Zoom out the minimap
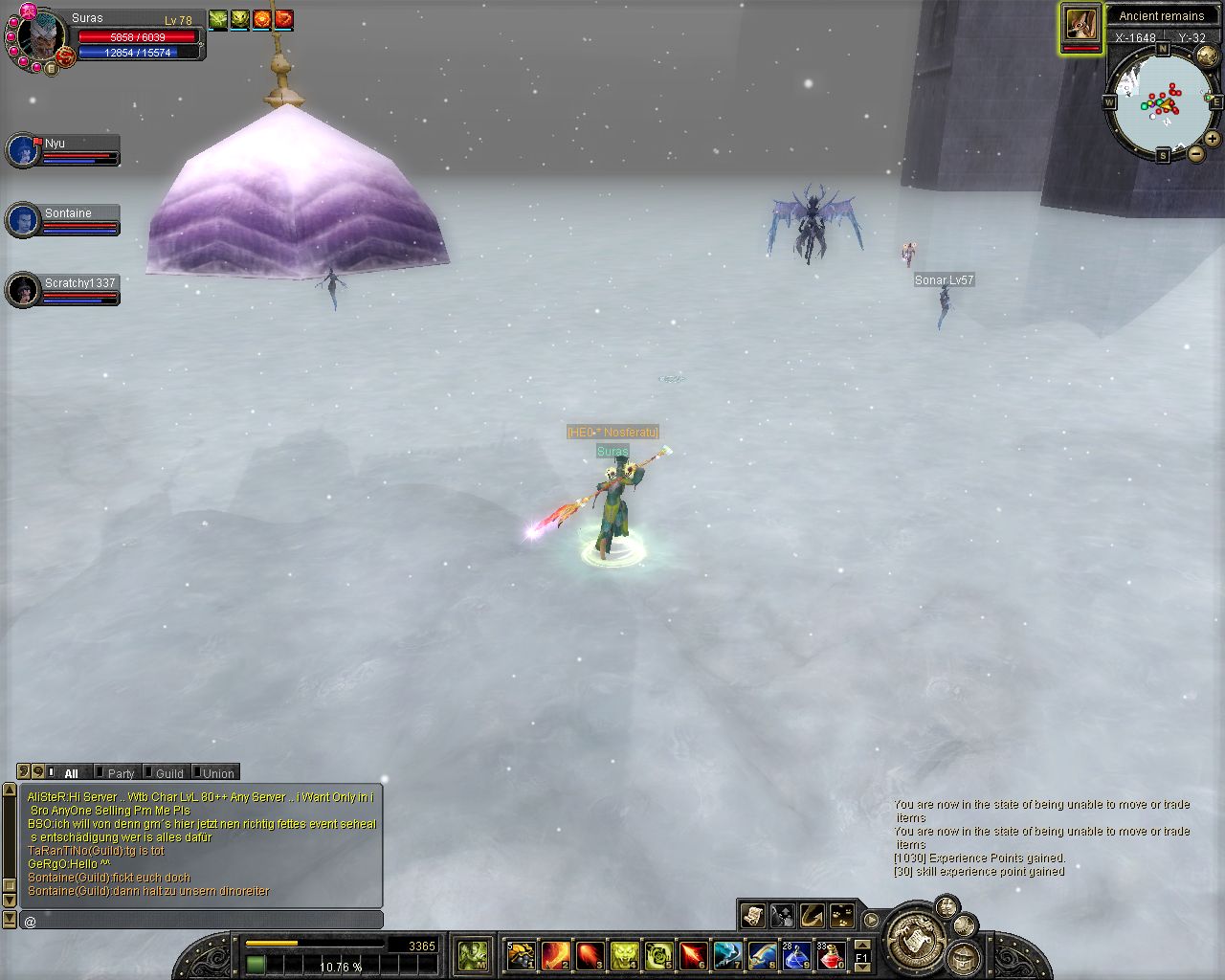Image resolution: width=1225 pixels, height=980 pixels. (1196, 153)
